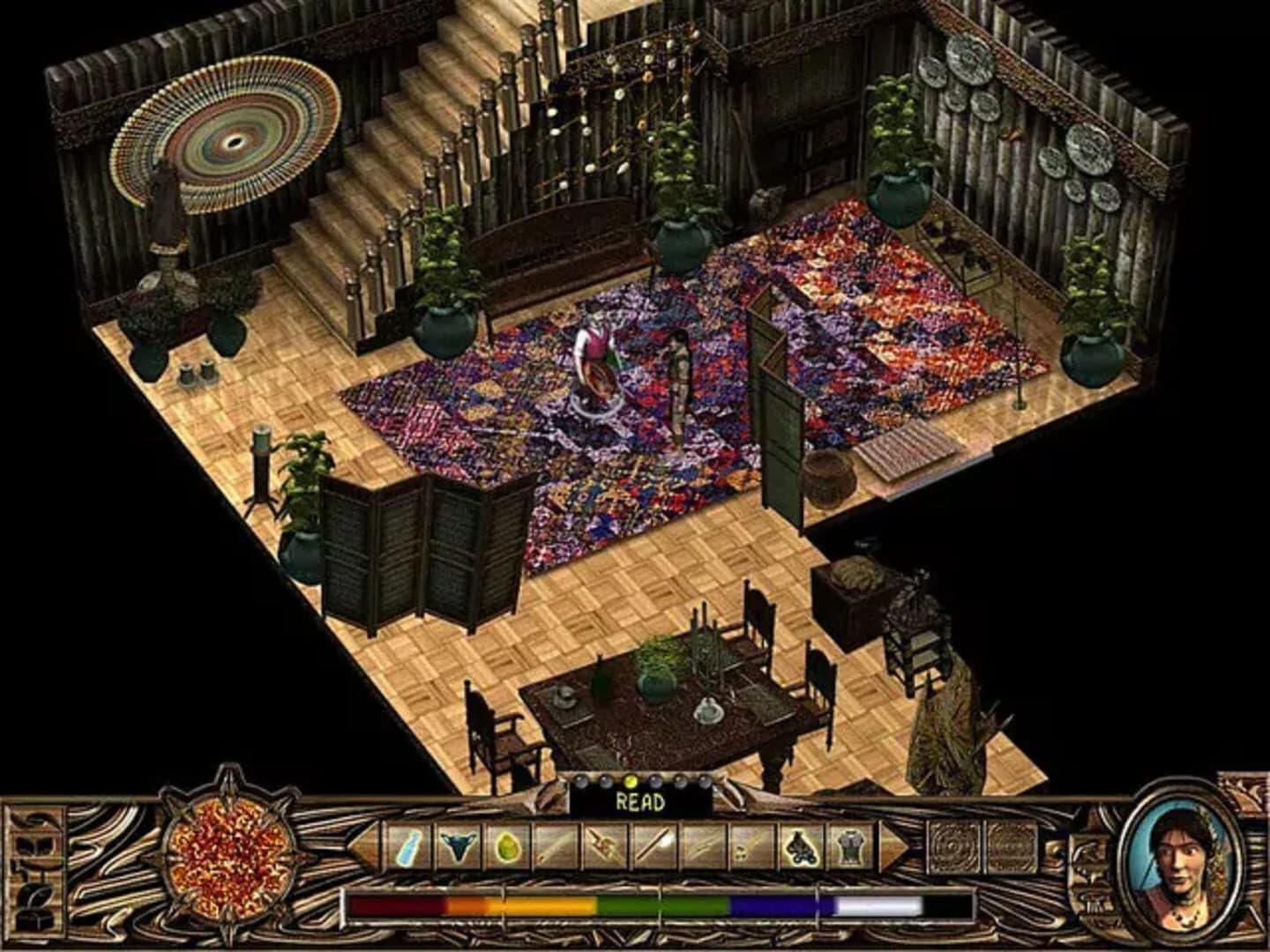Open the sun mandala spell wheel
1270x952 pixels.
227,857
